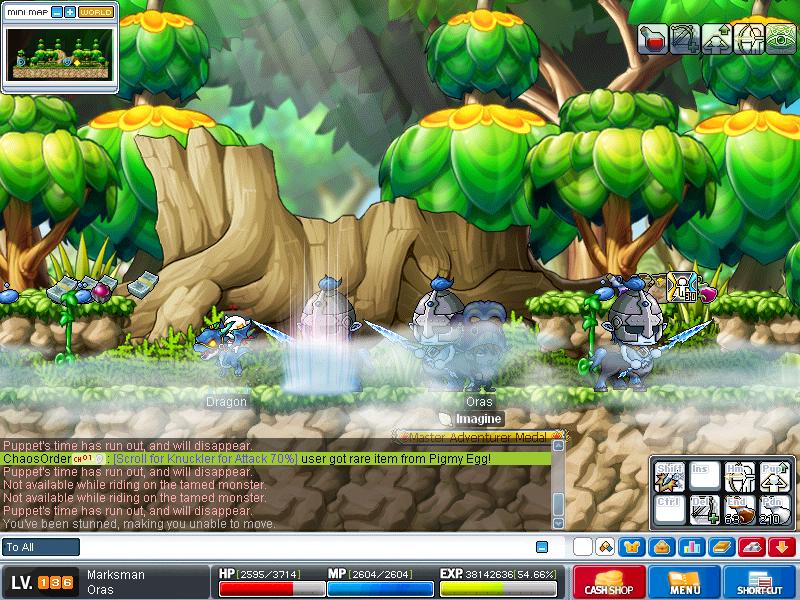Viewport: 800px width, 600px height.
Task: Toggle the small blue chat minimize button
Action: coord(542,547)
